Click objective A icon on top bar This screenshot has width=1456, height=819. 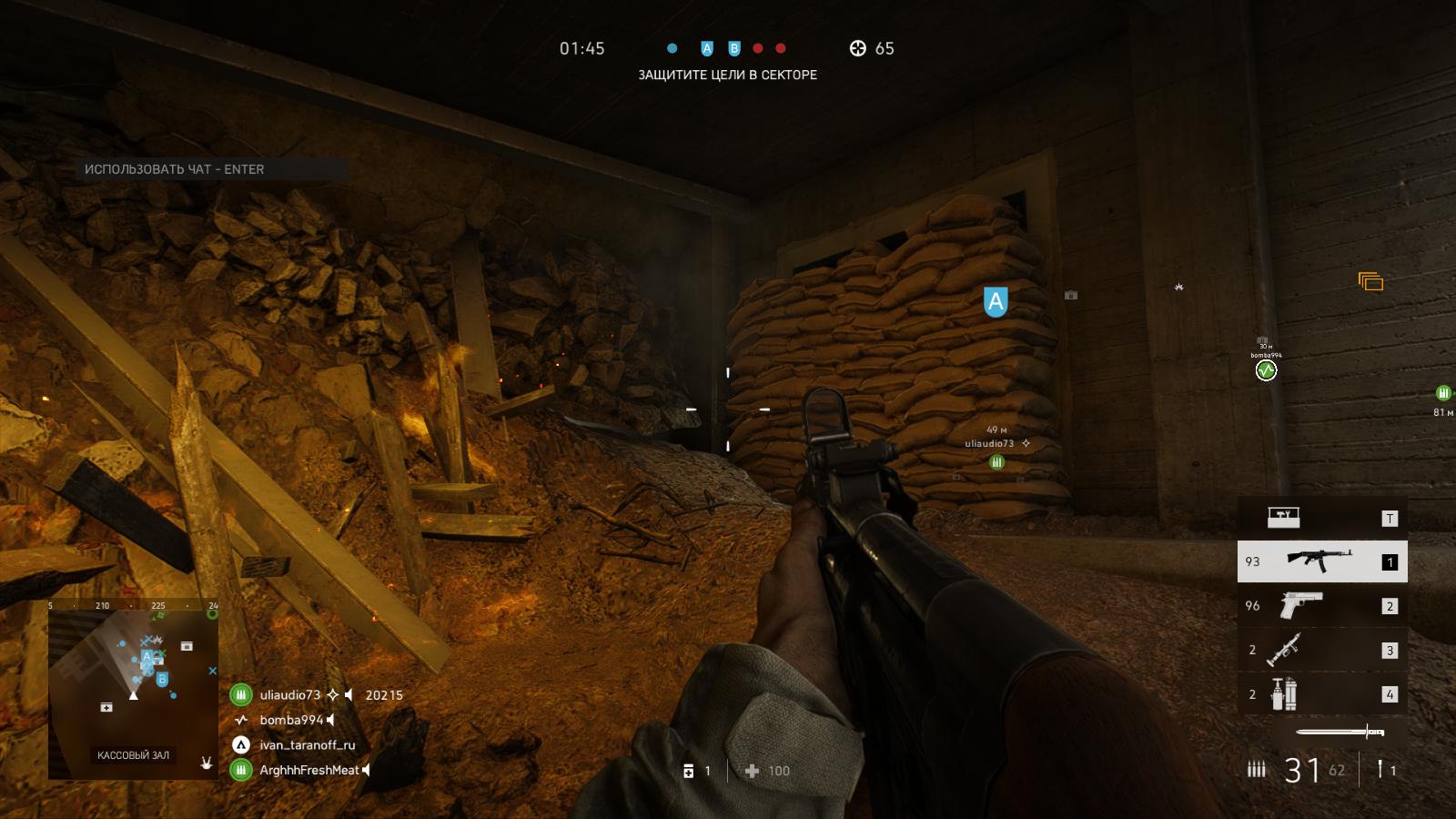tap(707, 49)
